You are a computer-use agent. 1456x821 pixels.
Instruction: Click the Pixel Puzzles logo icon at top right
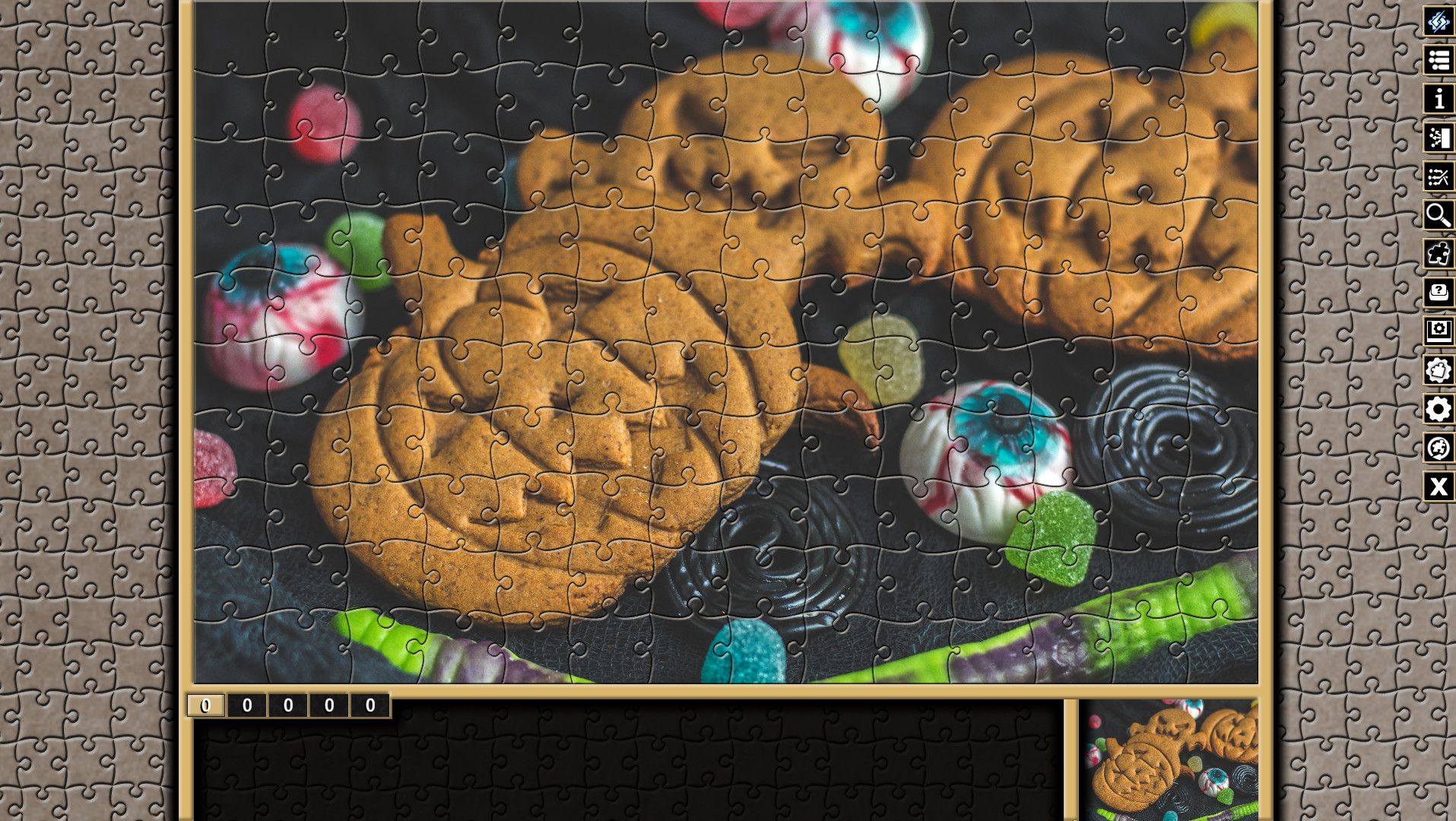[1438, 22]
